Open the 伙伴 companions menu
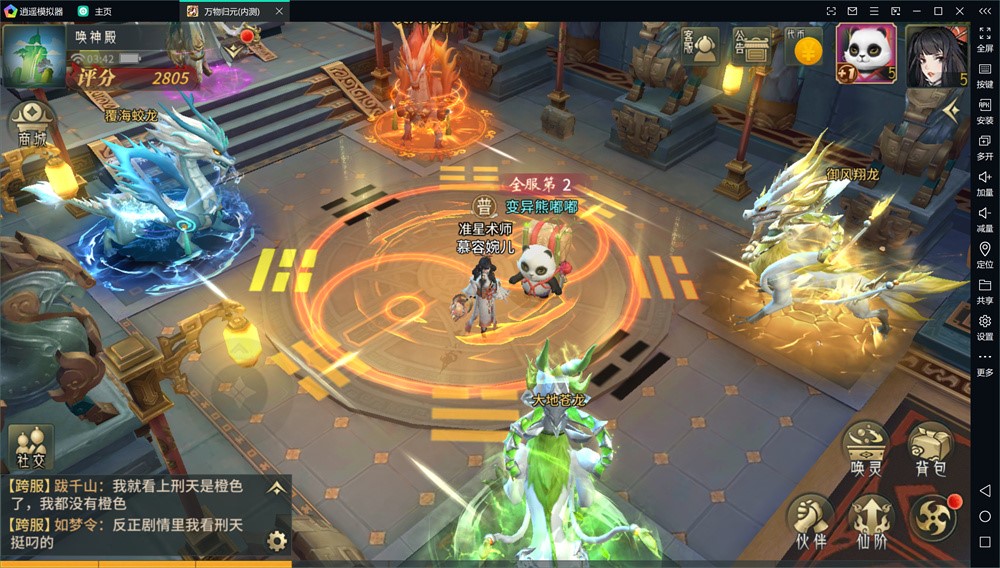The height and width of the screenshot is (568, 1000). click(x=811, y=522)
